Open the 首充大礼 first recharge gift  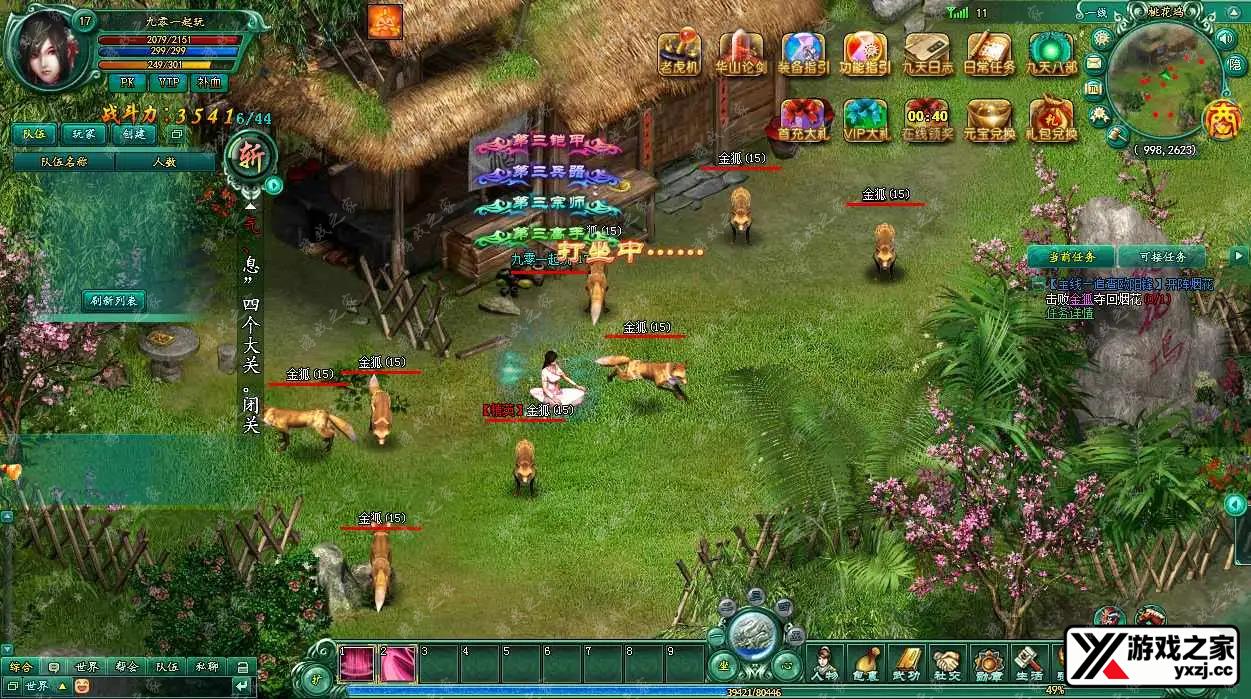803,117
